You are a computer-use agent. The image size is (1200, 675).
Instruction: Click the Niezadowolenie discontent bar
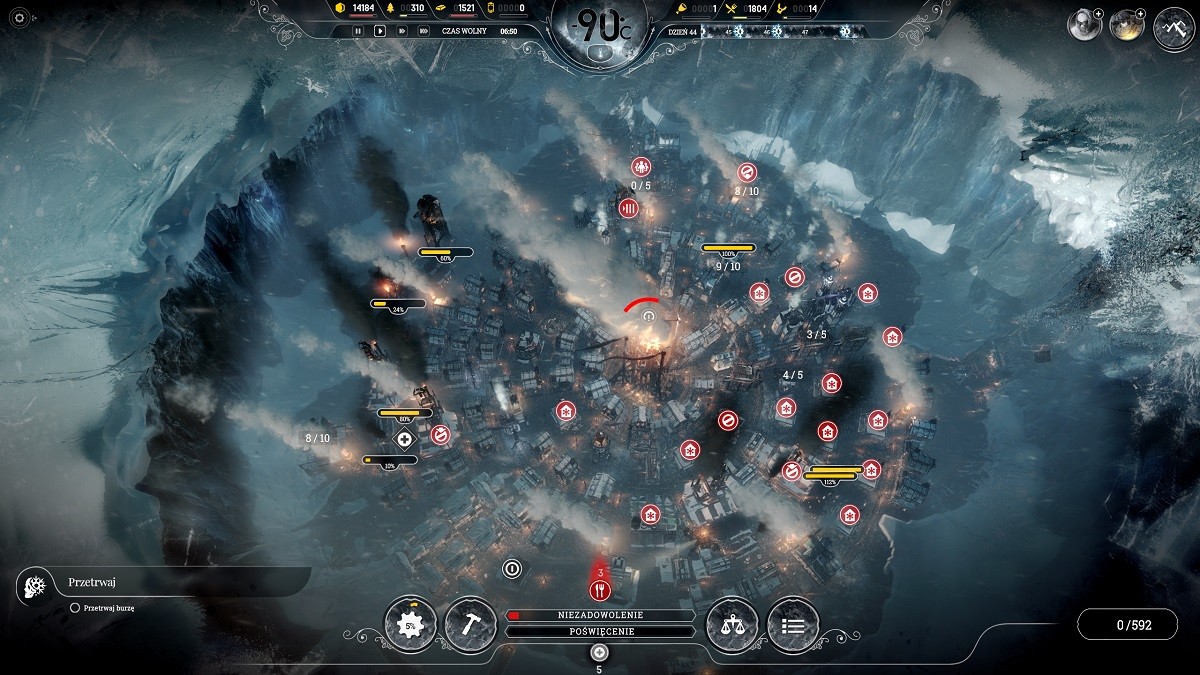(x=600, y=615)
